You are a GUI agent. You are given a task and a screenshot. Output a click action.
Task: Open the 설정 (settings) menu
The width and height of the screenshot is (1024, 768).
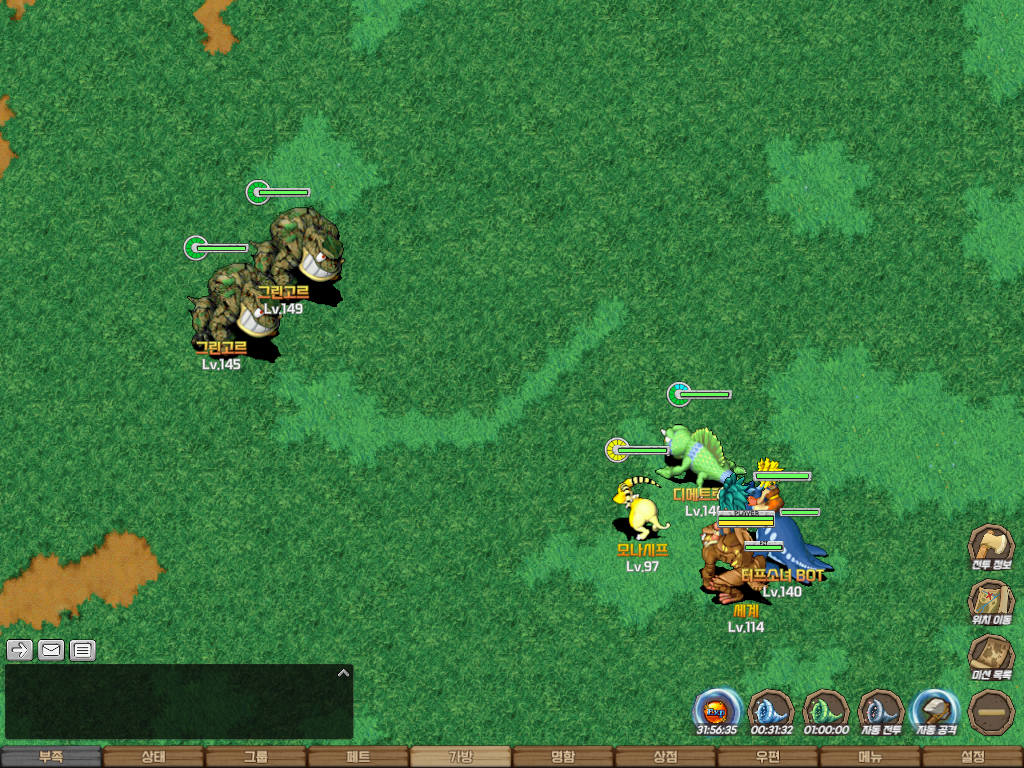(972, 757)
